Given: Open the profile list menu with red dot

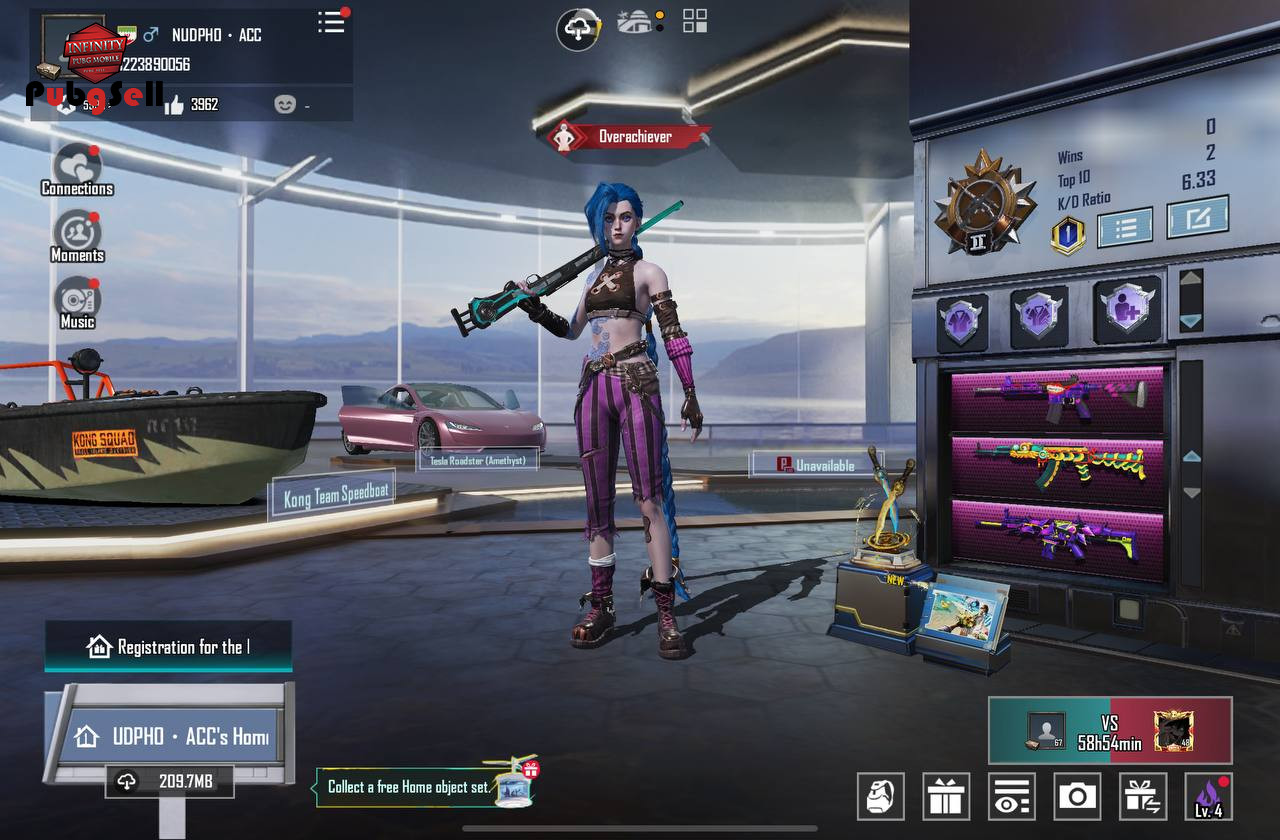Looking at the screenshot, I should 331,22.
